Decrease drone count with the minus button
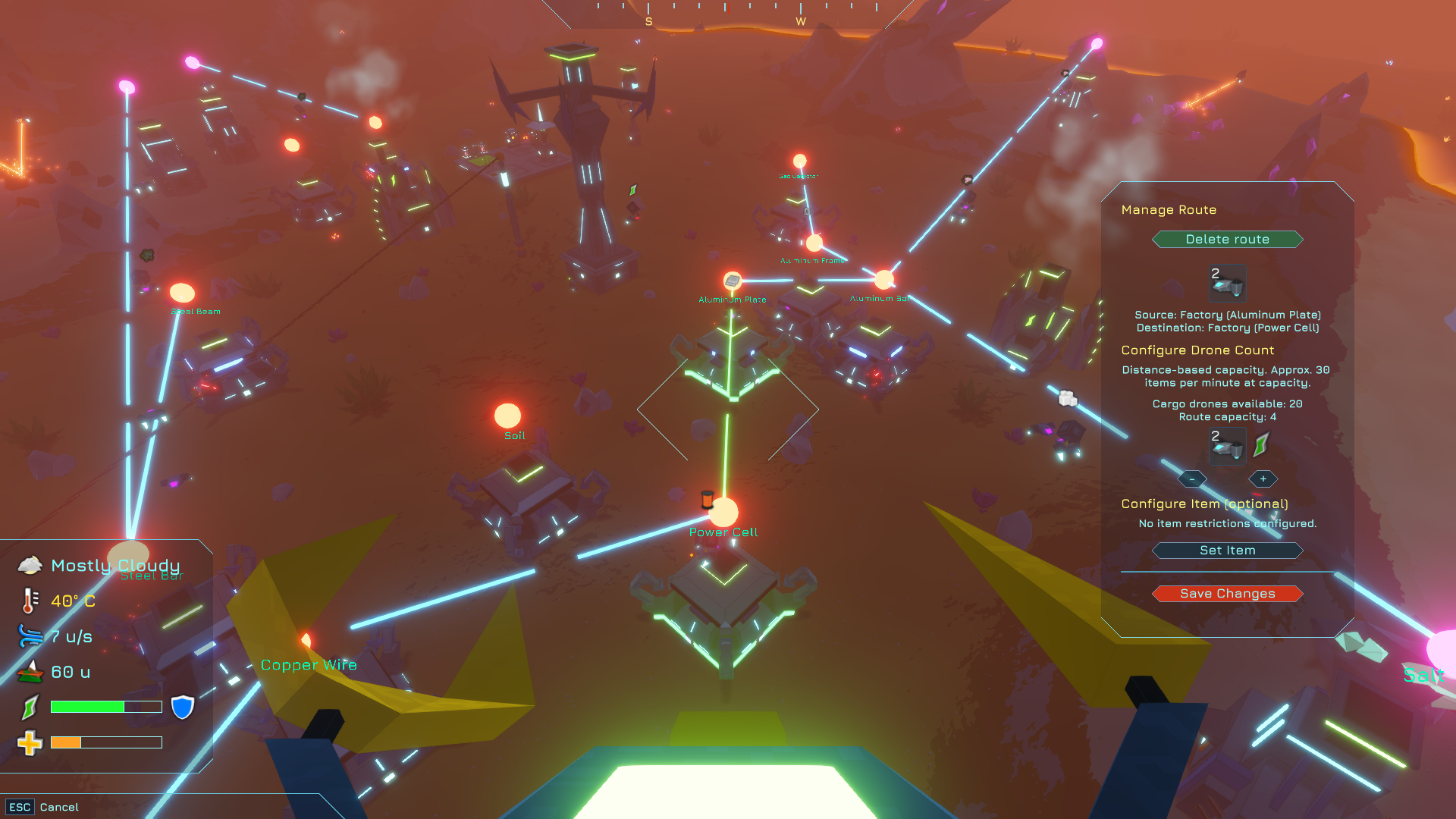Image resolution: width=1456 pixels, height=819 pixels. (1192, 479)
